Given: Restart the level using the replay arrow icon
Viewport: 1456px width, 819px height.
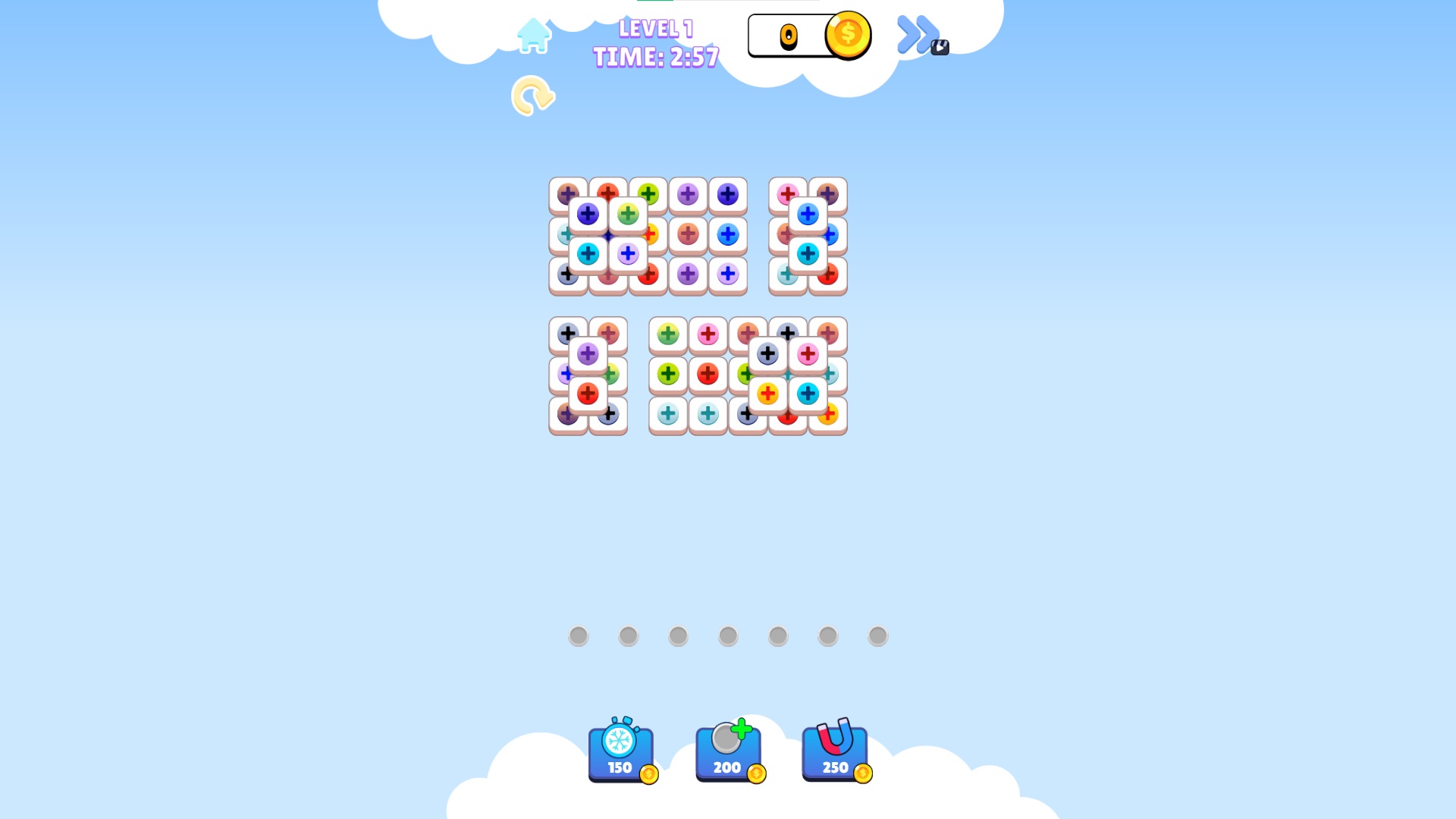Looking at the screenshot, I should pos(532,96).
